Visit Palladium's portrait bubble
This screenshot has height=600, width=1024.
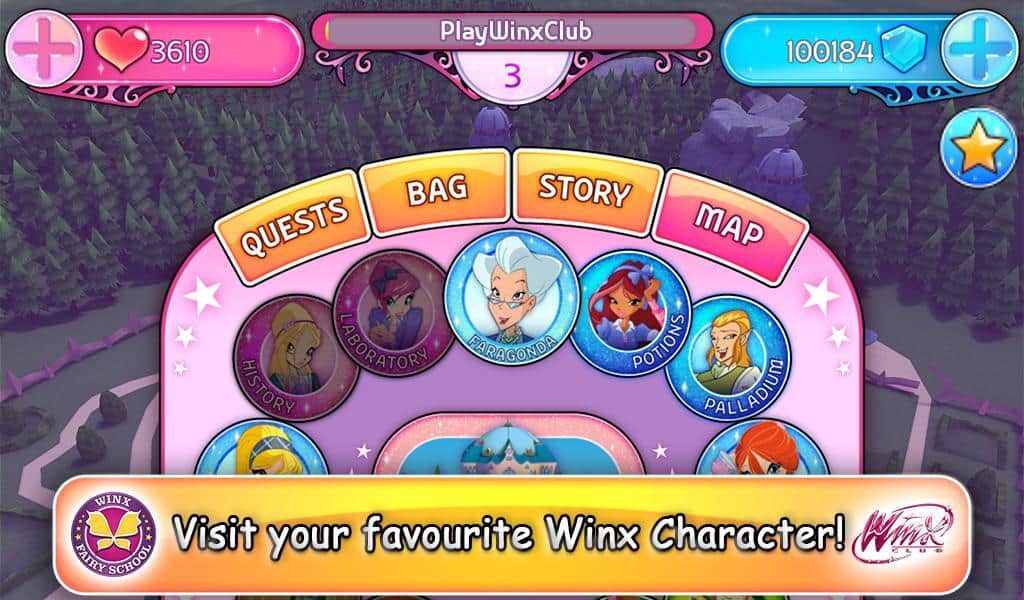coord(729,357)
